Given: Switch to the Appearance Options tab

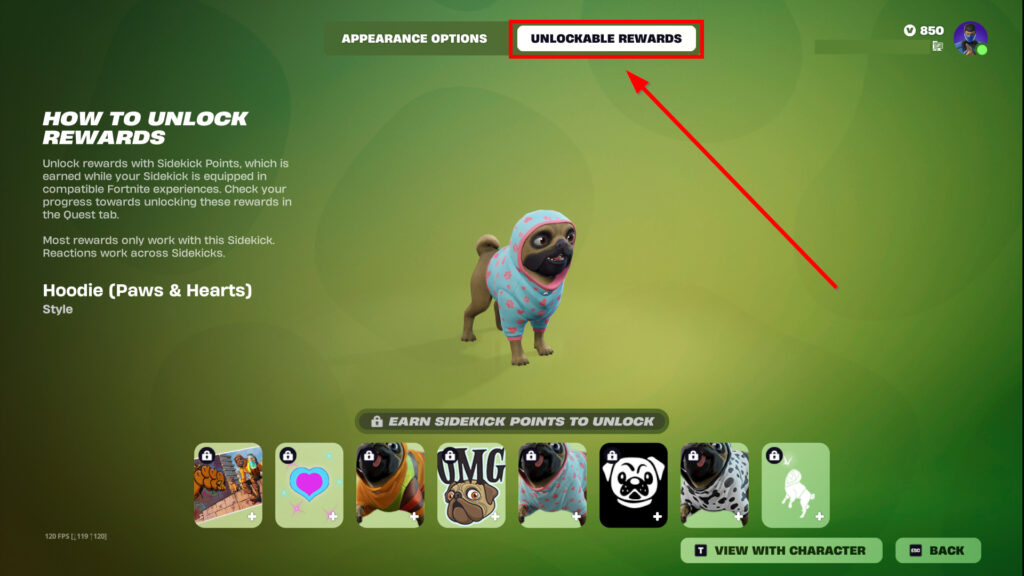Looking at the screenshot, I should (414, 39).
